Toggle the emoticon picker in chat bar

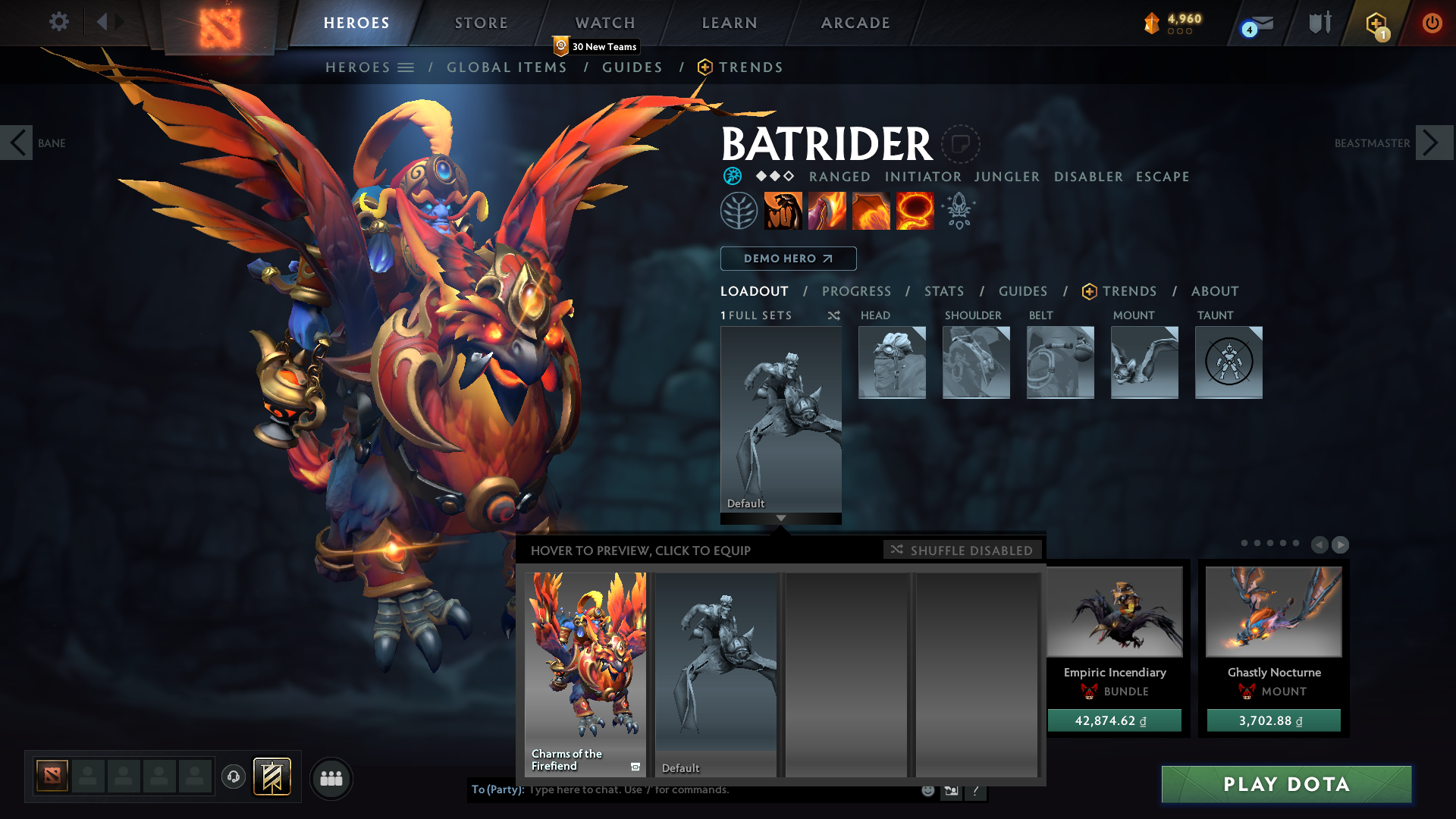click(927, 790)
